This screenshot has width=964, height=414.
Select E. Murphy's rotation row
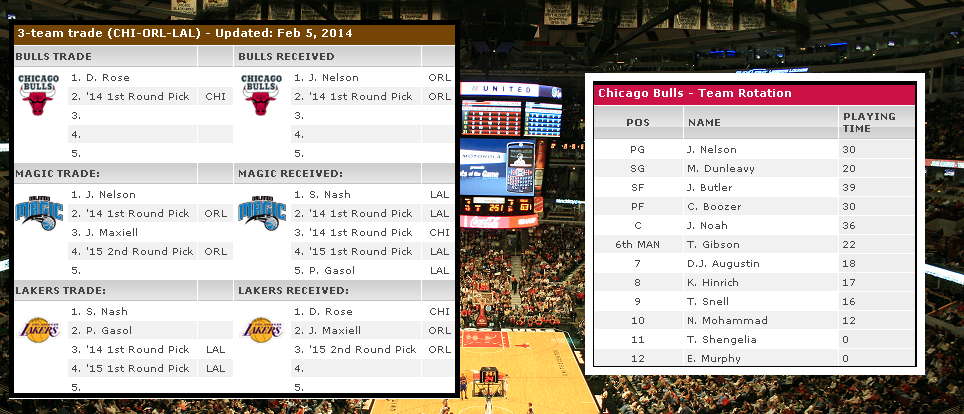[714, 359]
